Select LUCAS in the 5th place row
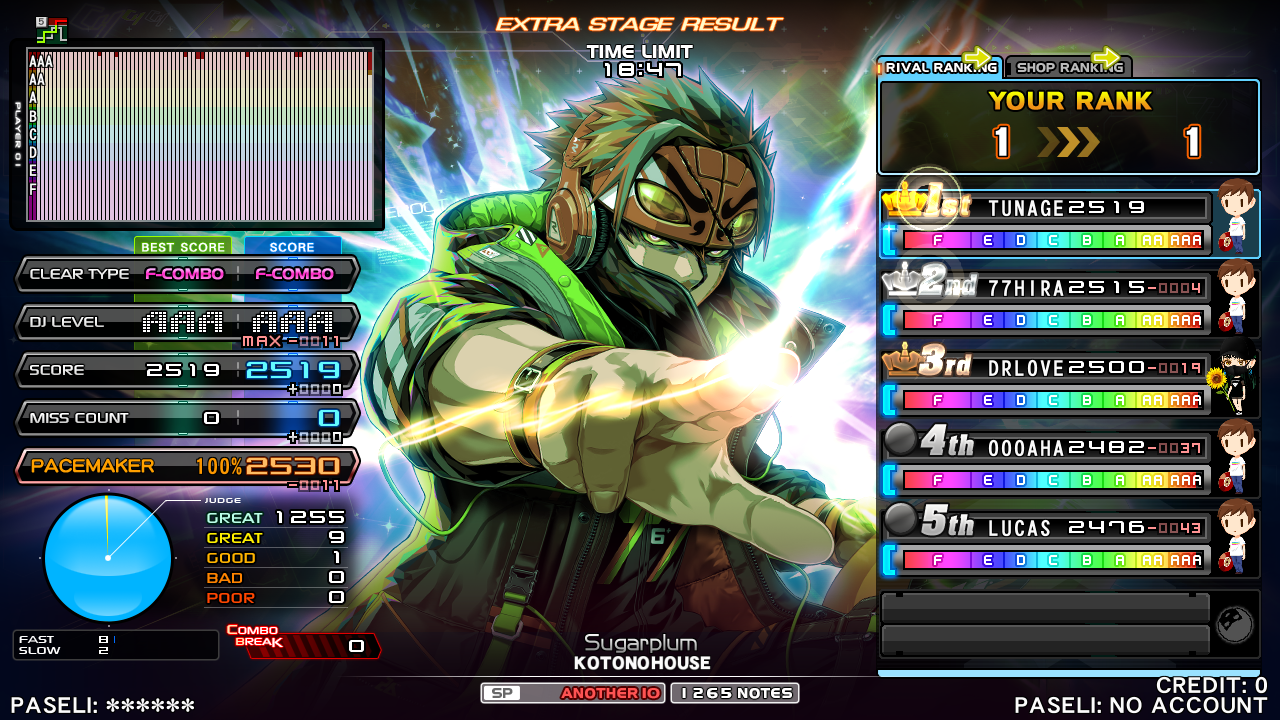Screen dimensions: 1280x720 pyautogui.click(x=1045, y=544)
